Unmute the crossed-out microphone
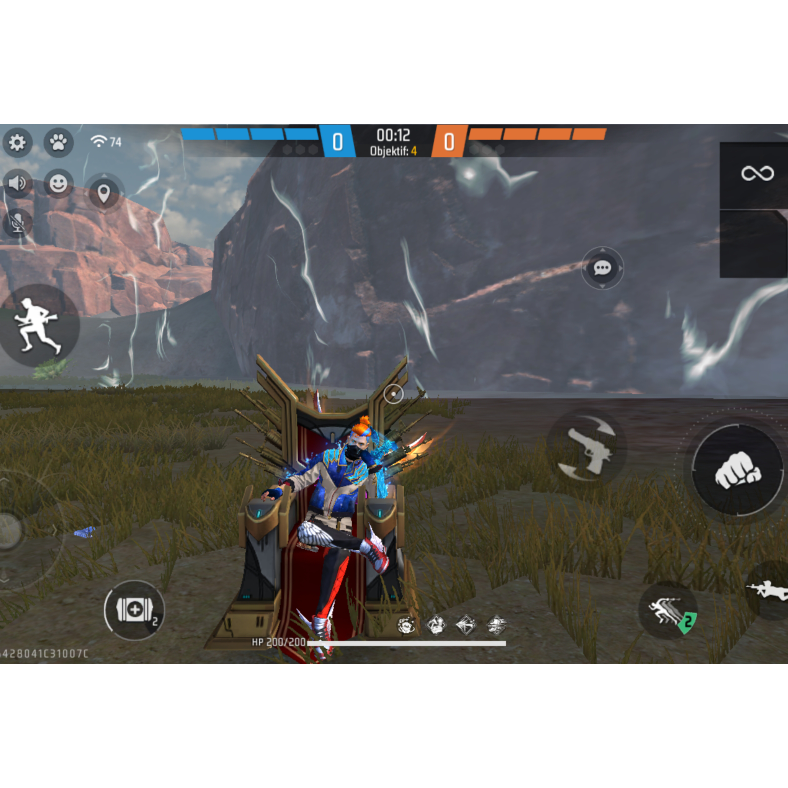788x788 pixels. point(17,222)
